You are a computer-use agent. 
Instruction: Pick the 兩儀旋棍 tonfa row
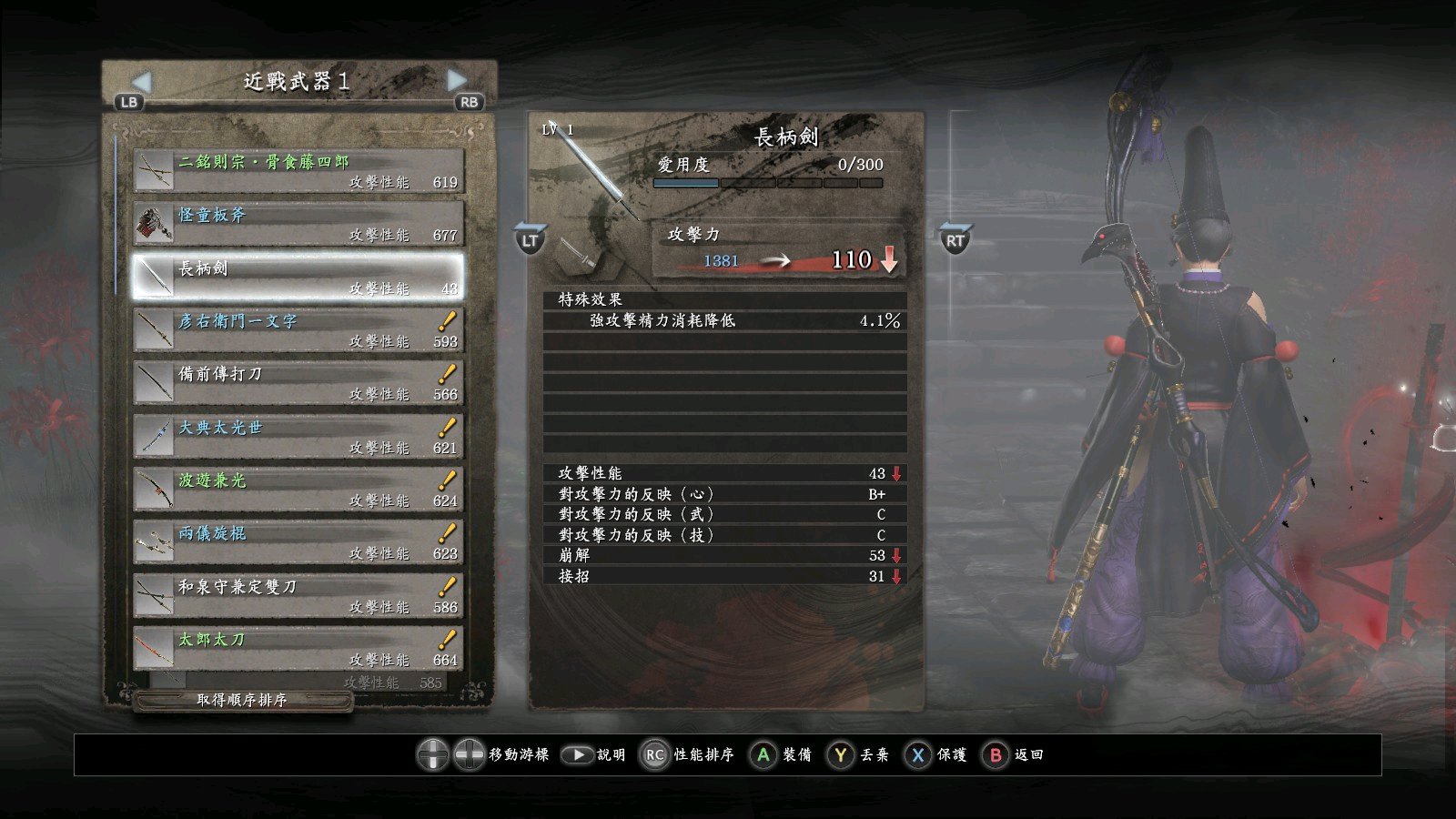(298, 542)
